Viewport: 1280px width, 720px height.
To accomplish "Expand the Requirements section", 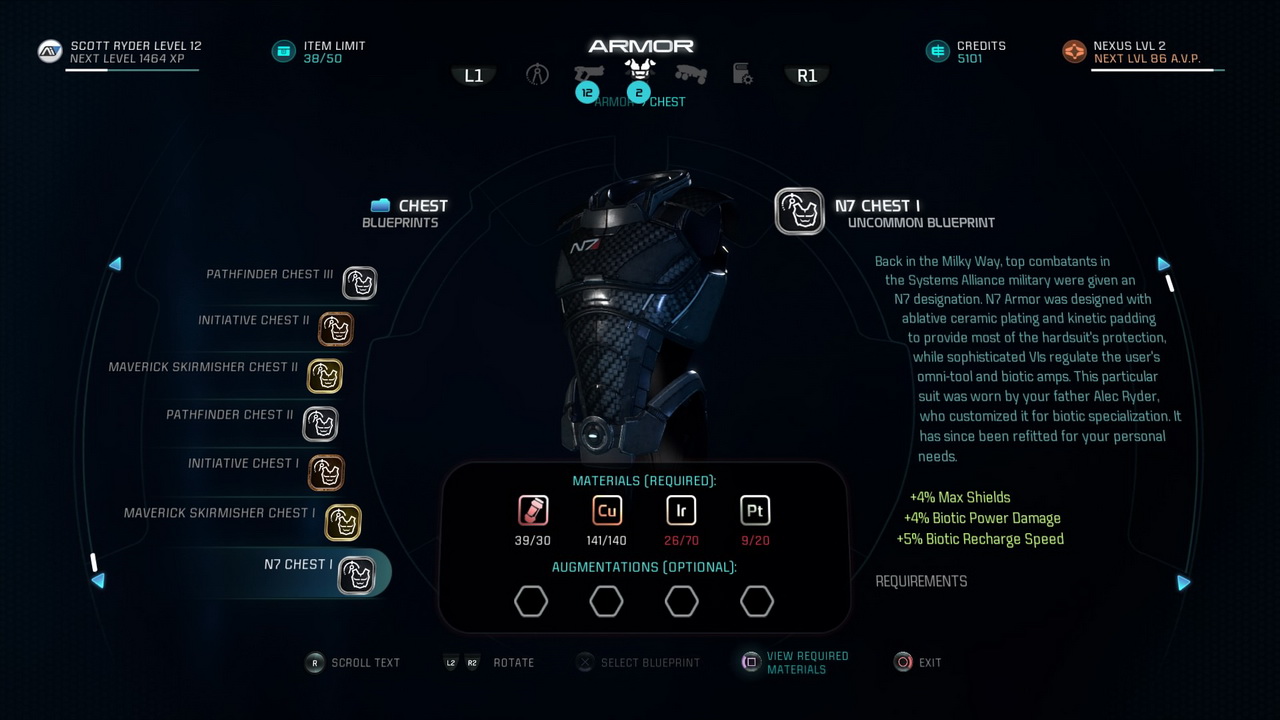I will (x=921, y=581).
